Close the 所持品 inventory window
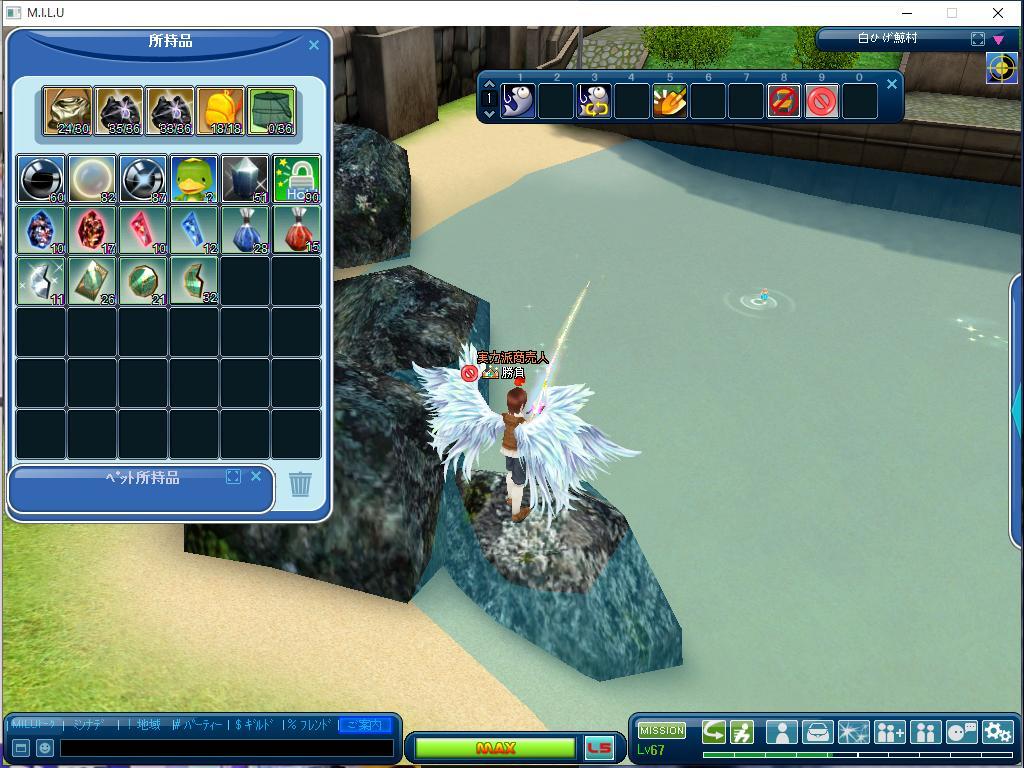This screenshot has height=768, width=1024. pos(314,45)
